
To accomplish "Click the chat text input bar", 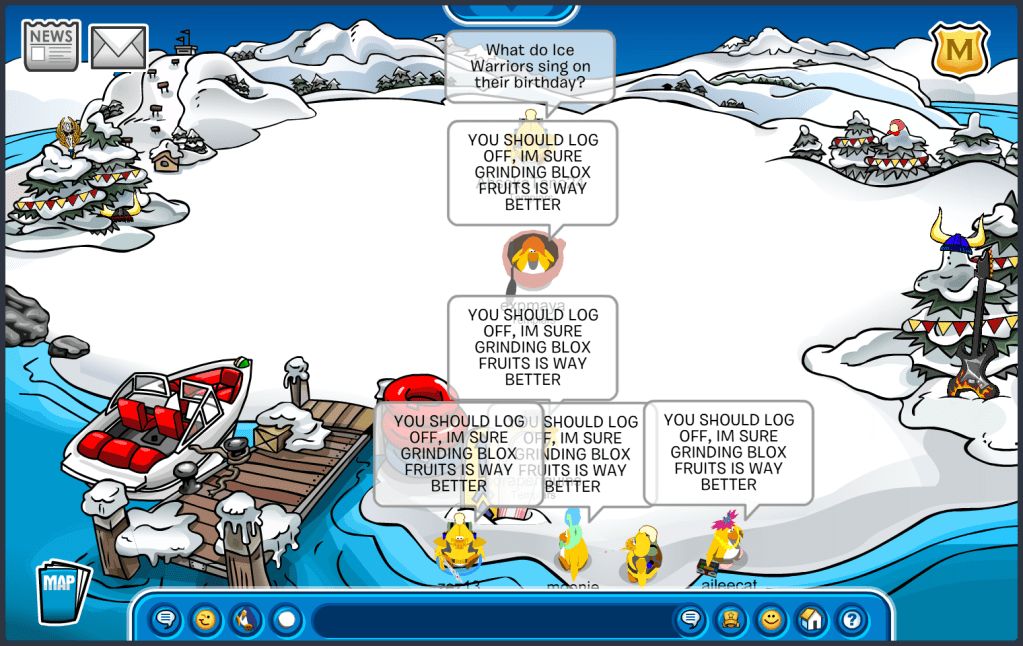I will (490, 620).
